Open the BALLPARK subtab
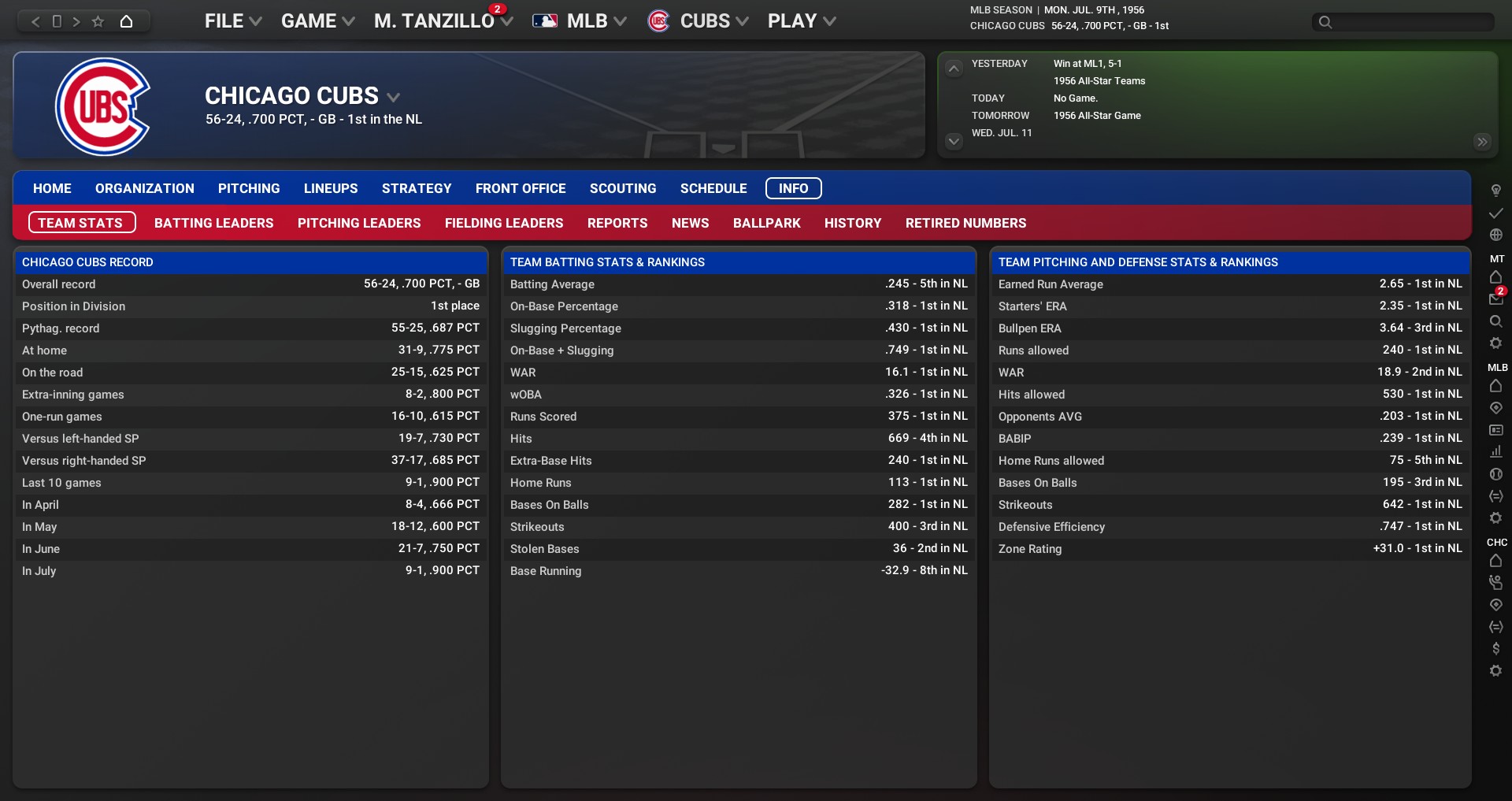The height and width of the screenshot is (801, 1512). [x=767, y=223]
